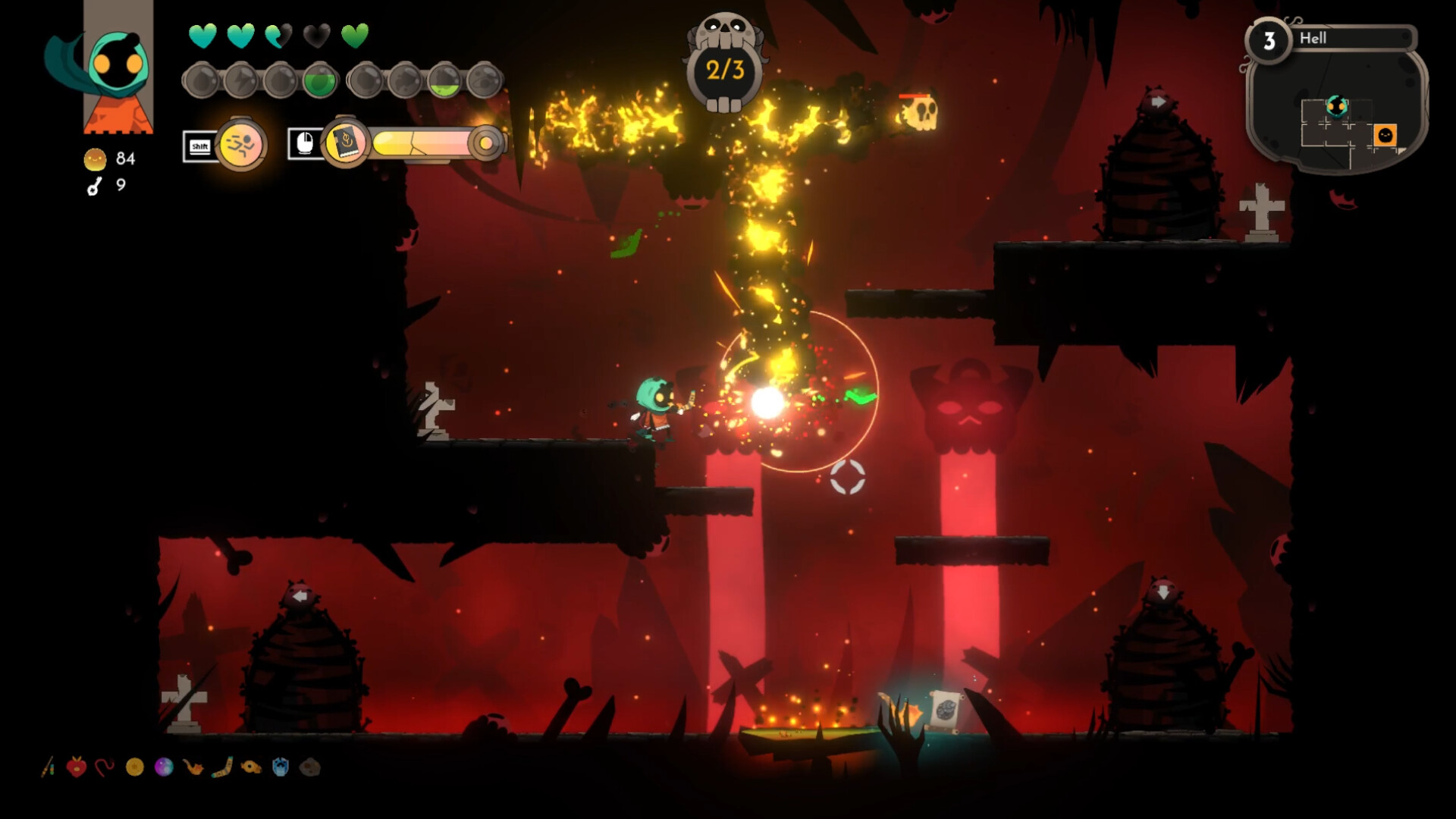Select the boomerang relic icon

tap(222, 767)
